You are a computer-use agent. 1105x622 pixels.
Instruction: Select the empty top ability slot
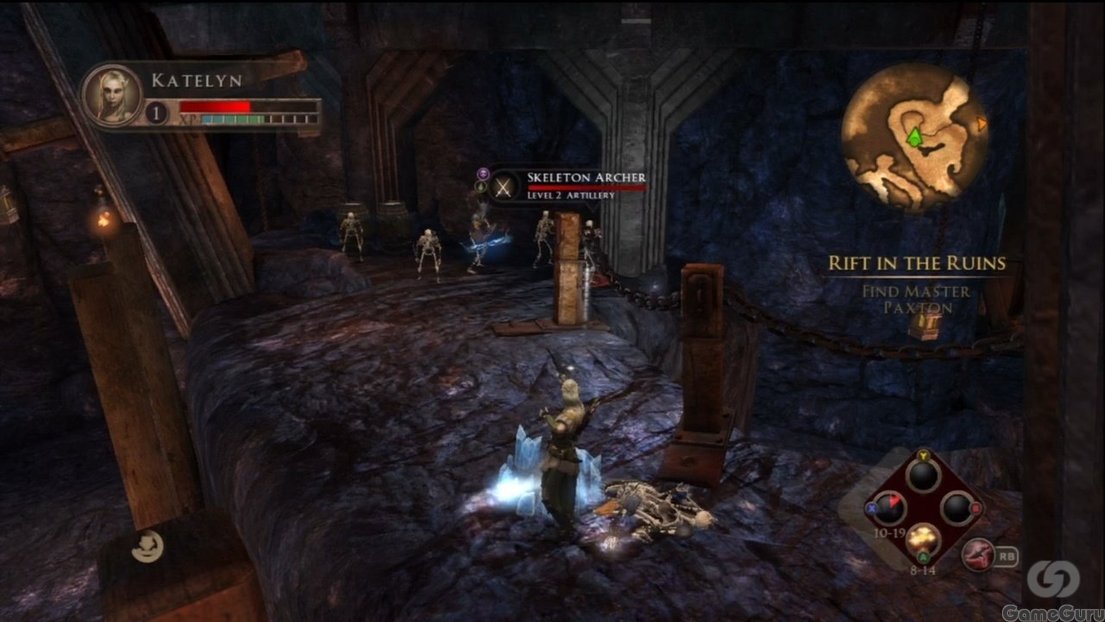click(x=922, y=475)
